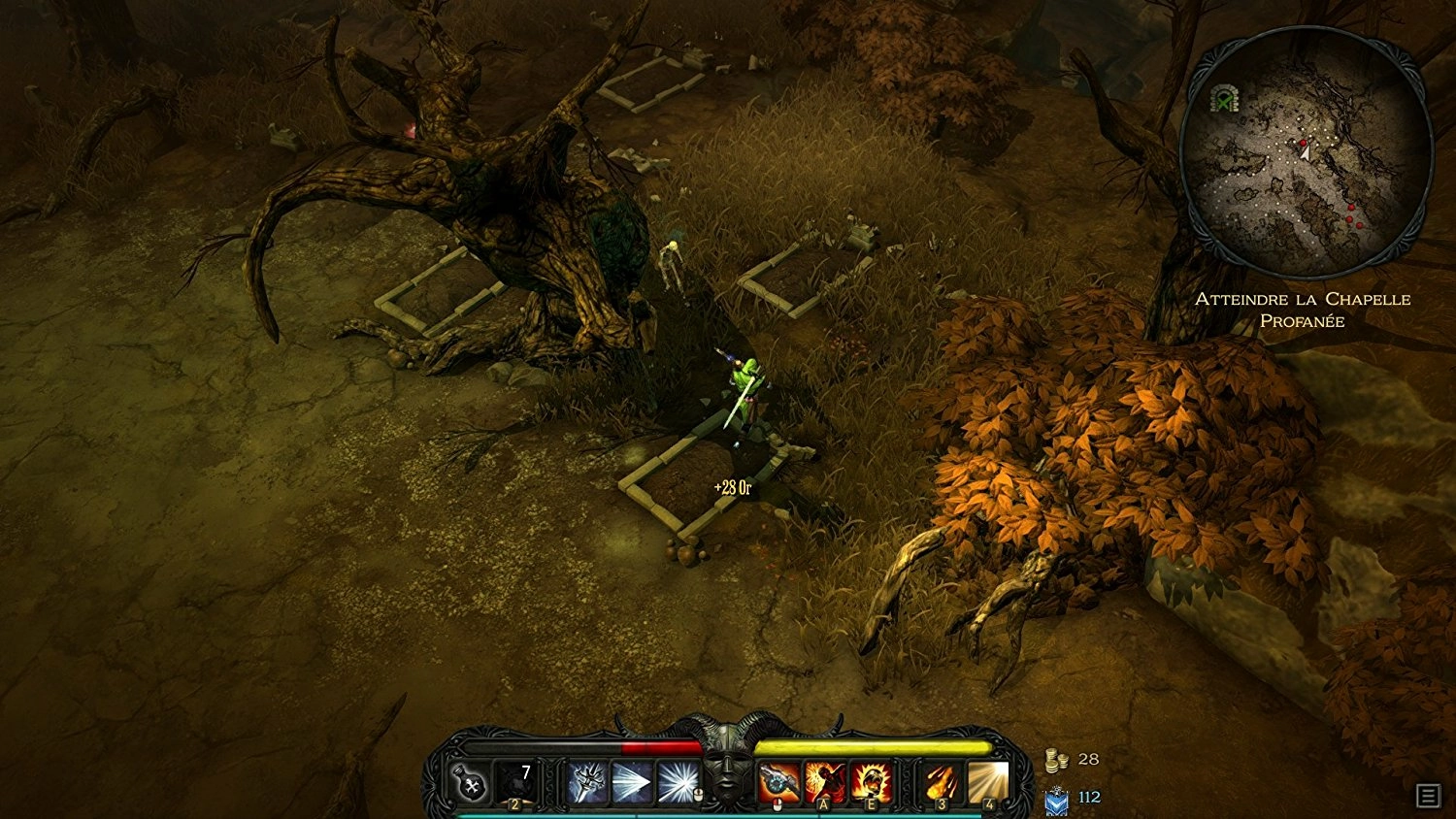Image resolution: width=1456 pixels, height=819 pixels.
Task: Click the green stone gate map marker
Action: 1226,98
